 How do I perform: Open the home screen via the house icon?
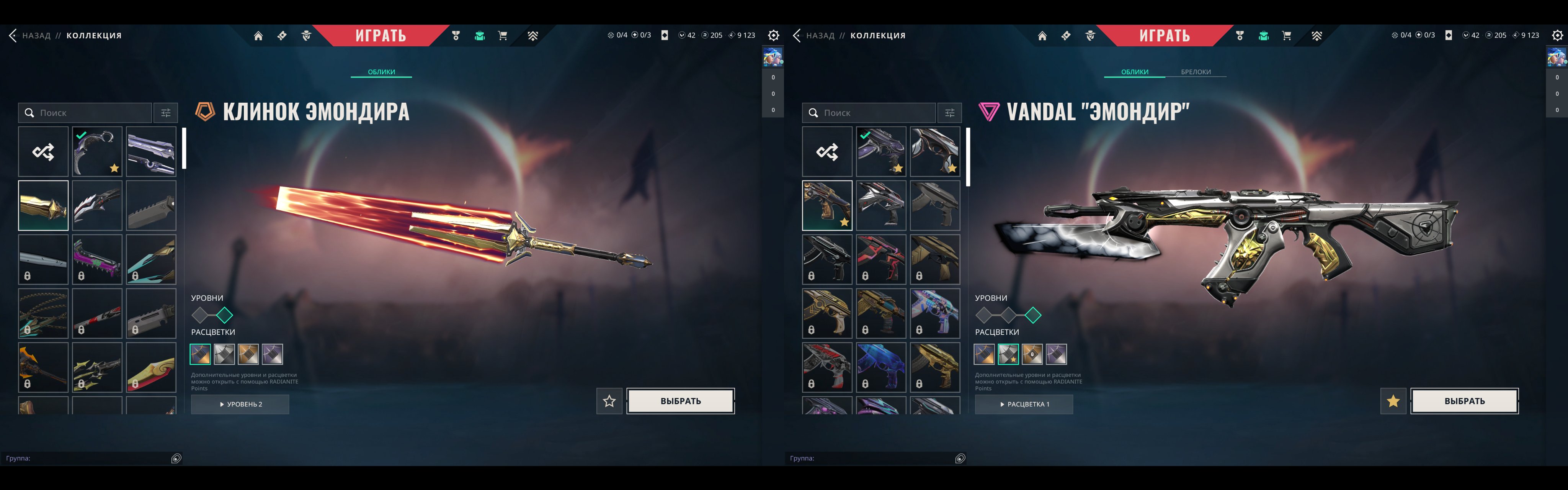click(x=258, y=35)
